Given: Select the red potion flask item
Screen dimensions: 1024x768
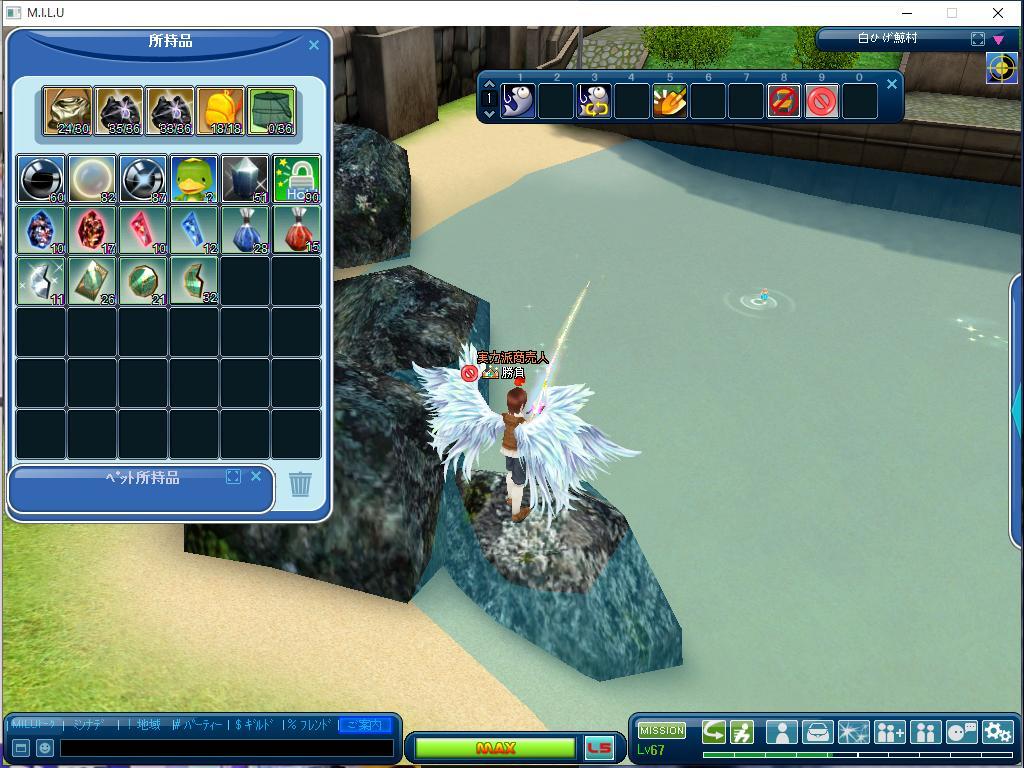Looking at the screenshot, I should (296, 230).
